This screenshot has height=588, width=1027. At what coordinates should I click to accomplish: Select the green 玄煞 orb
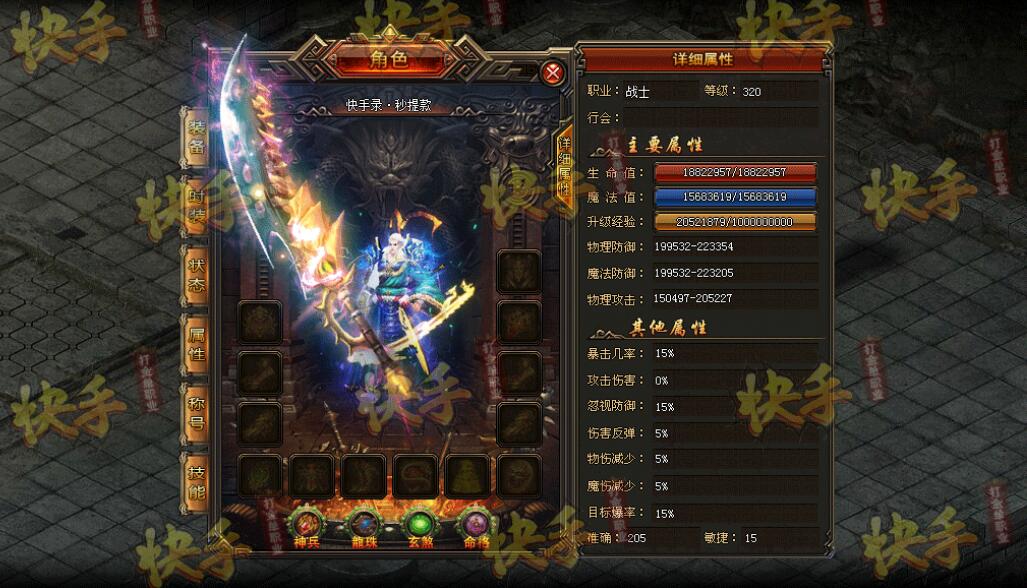(419, 525)
